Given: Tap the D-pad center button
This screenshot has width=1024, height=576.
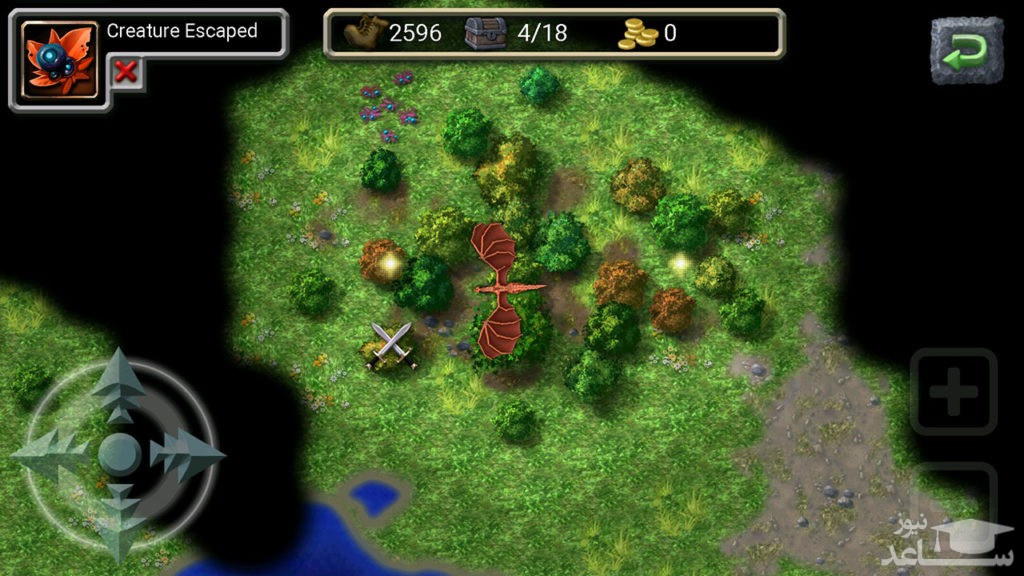Looking at the screenshot, I should point(119,455).
